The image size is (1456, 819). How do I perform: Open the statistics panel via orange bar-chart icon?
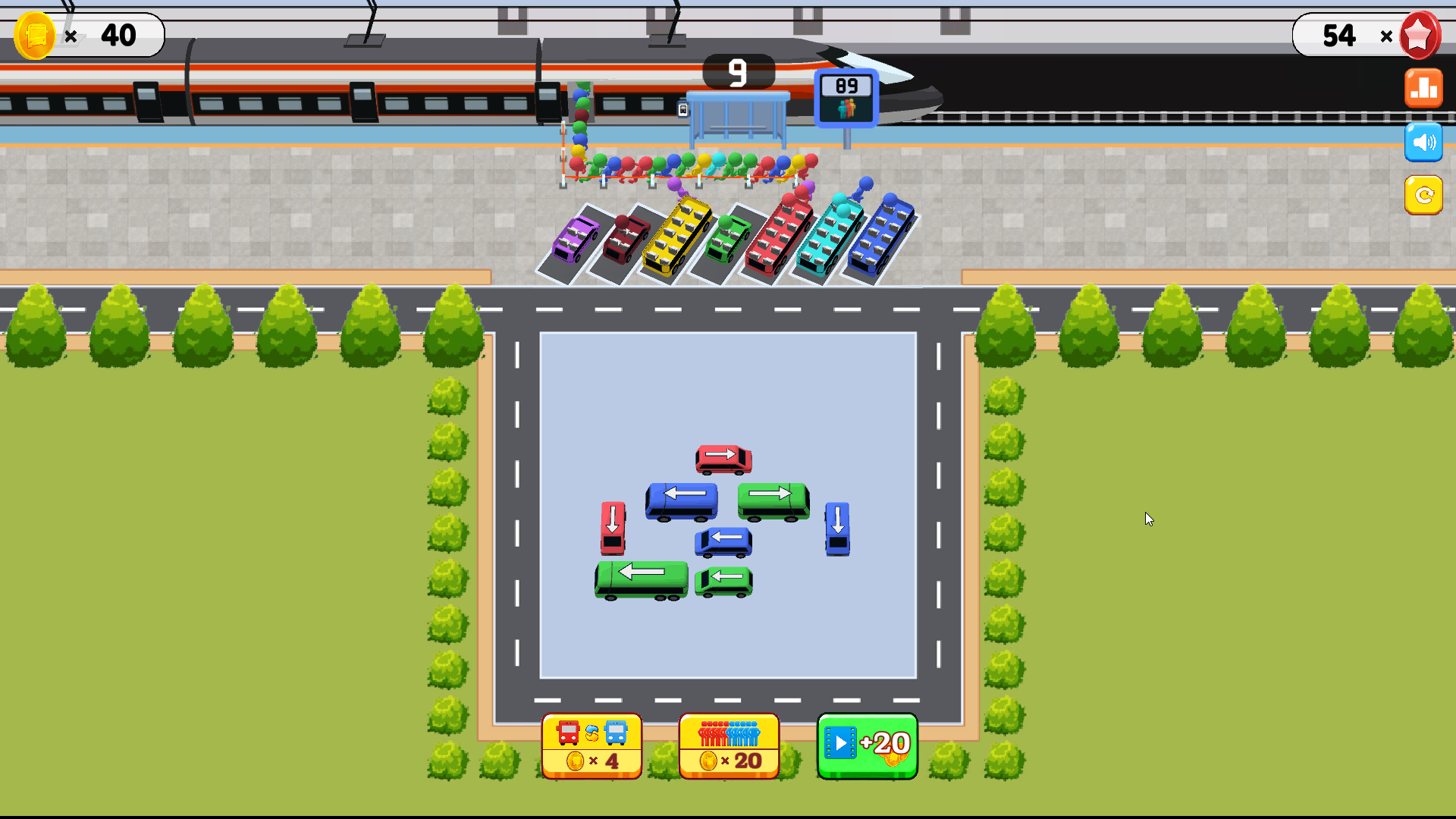coord(1424,87)
